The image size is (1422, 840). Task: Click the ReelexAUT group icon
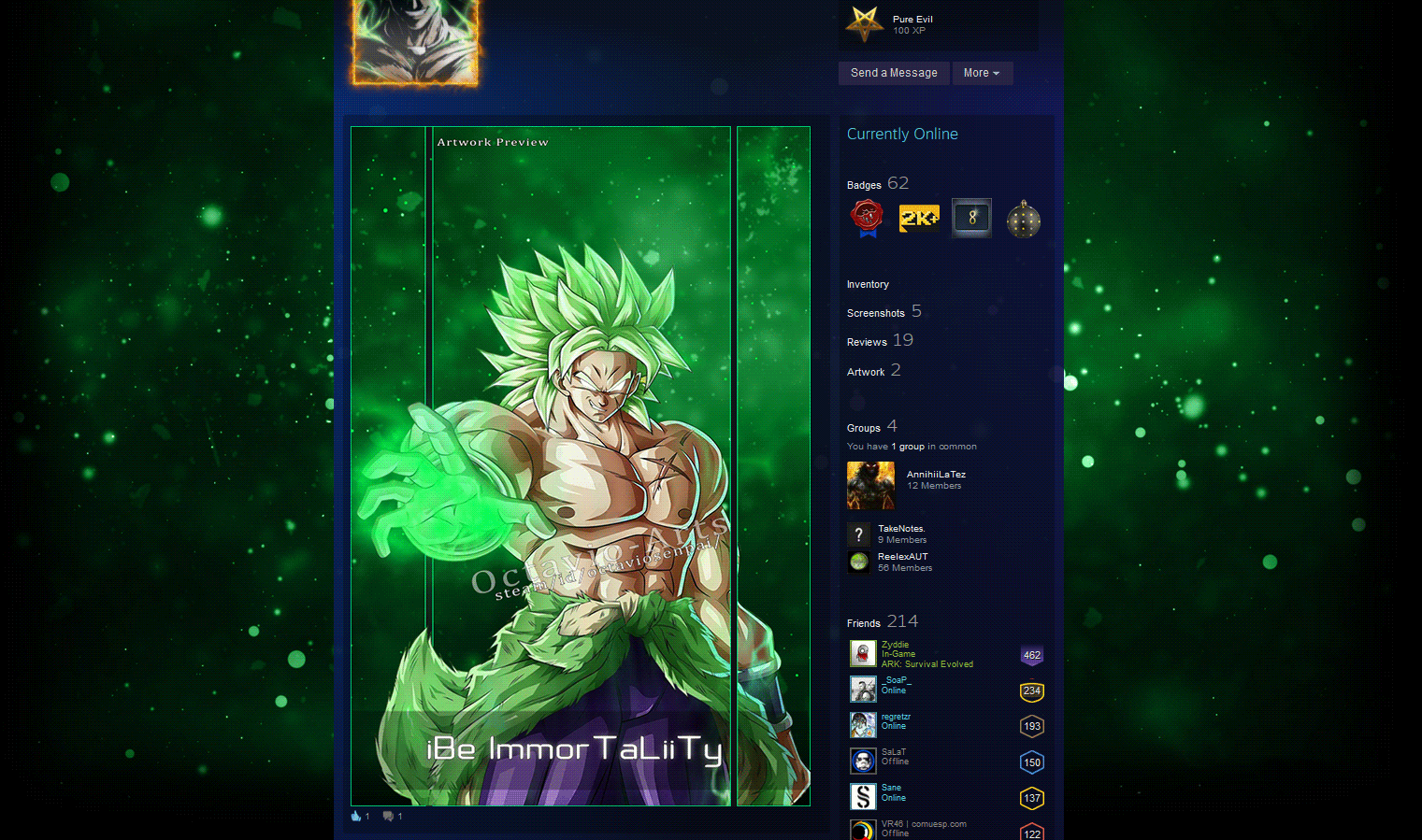(858, 562)
